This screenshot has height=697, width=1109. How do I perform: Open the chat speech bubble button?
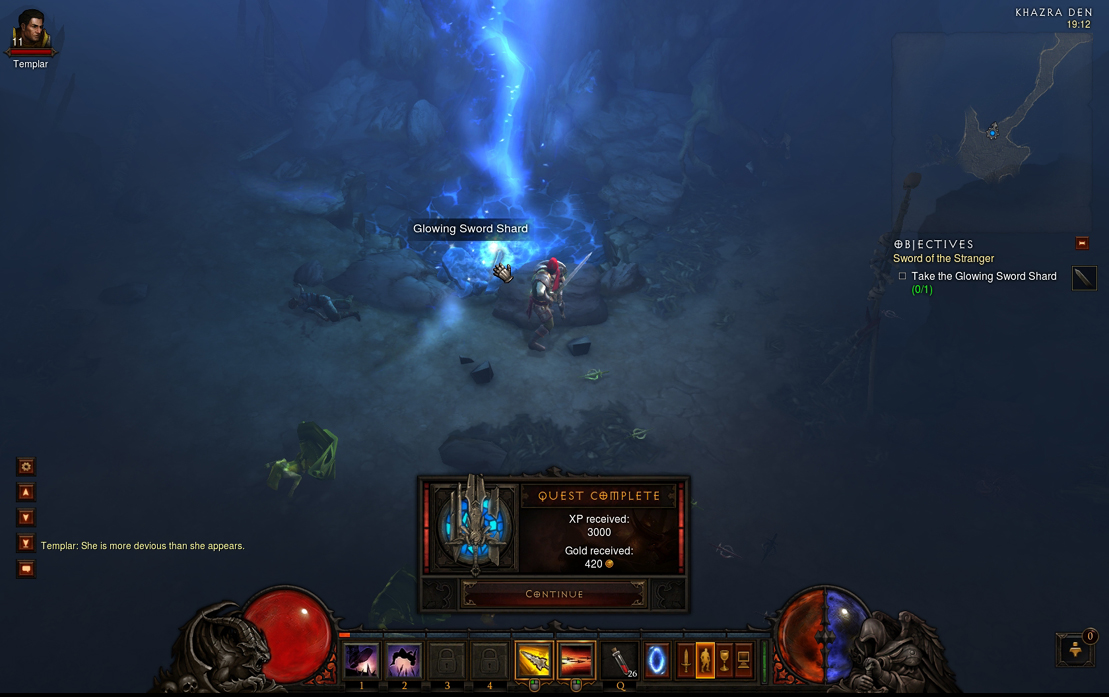click(x=26, y=569)
